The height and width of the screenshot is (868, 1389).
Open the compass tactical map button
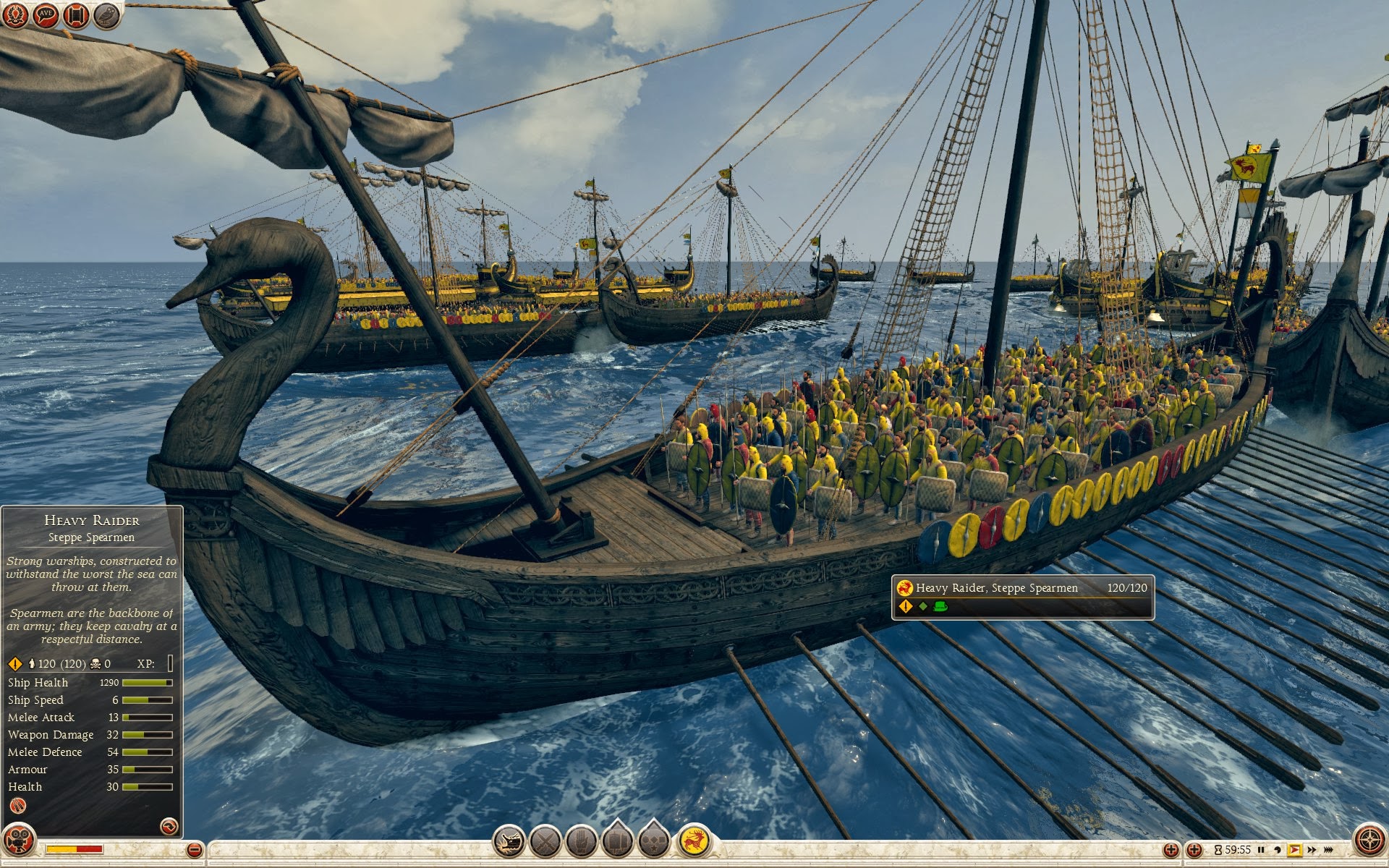click(x=1369, y=841)
